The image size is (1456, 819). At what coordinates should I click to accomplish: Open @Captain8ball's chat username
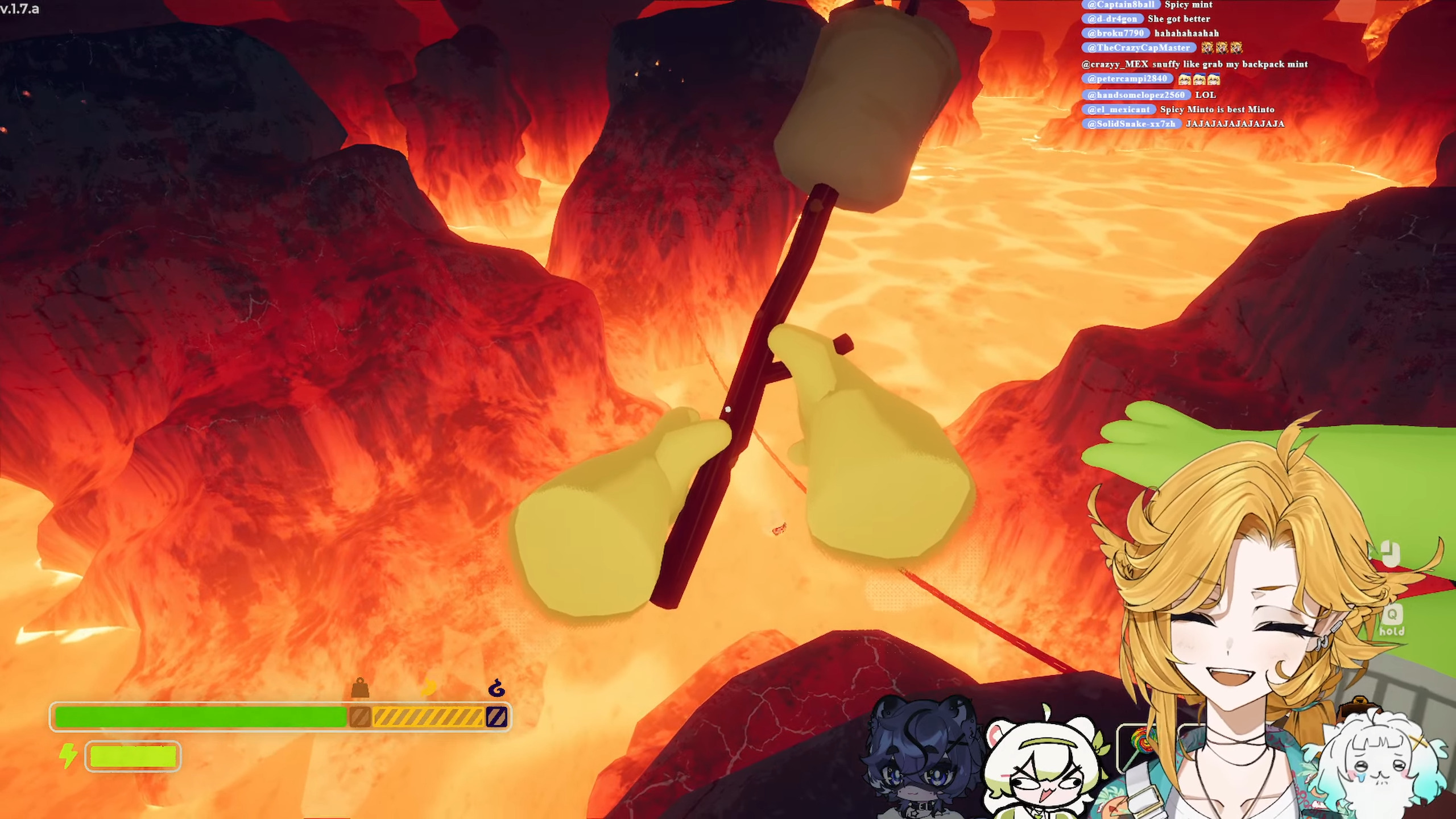pos(1121,5)
